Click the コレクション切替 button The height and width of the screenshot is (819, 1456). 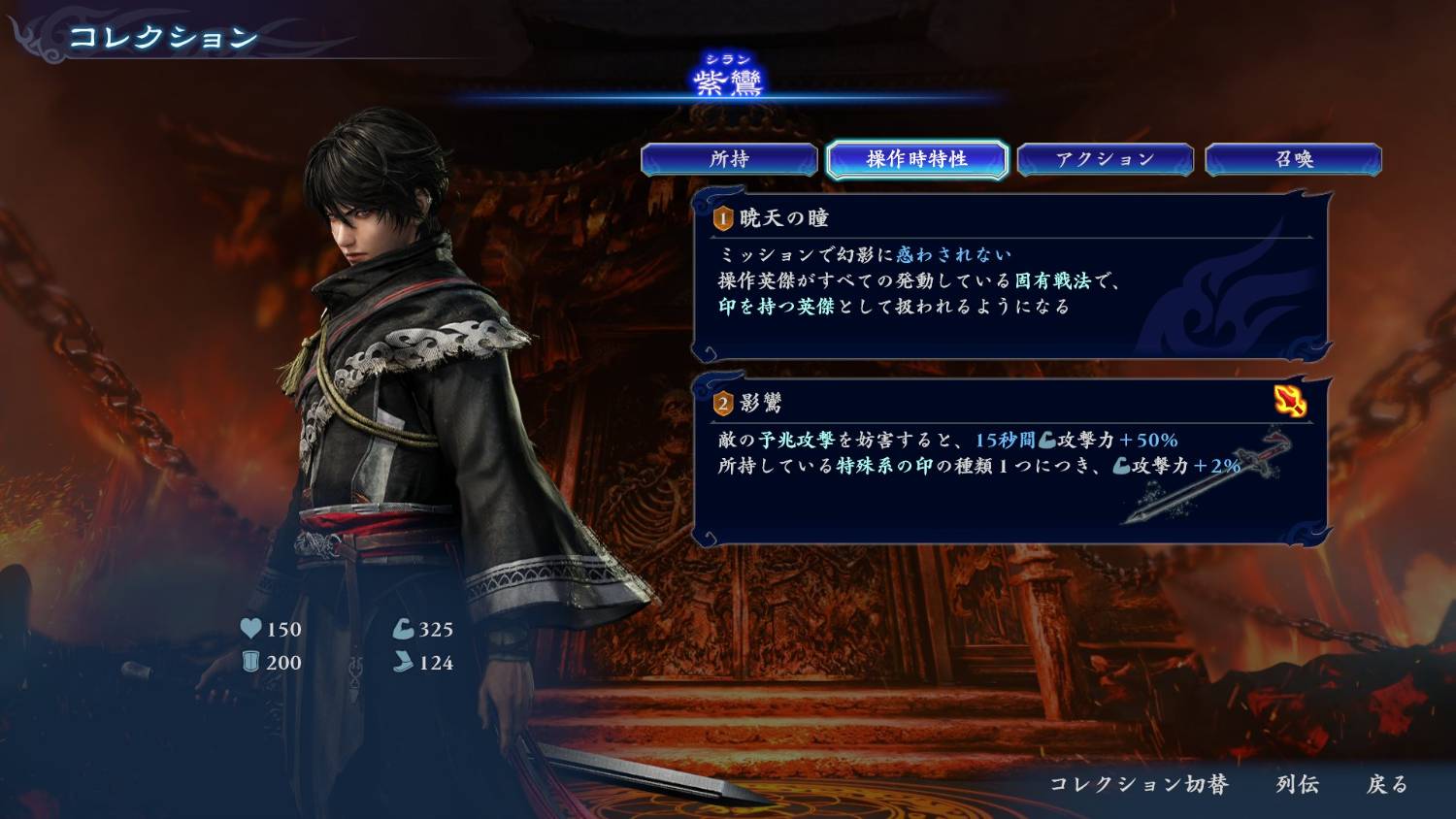coord(1139,784)
